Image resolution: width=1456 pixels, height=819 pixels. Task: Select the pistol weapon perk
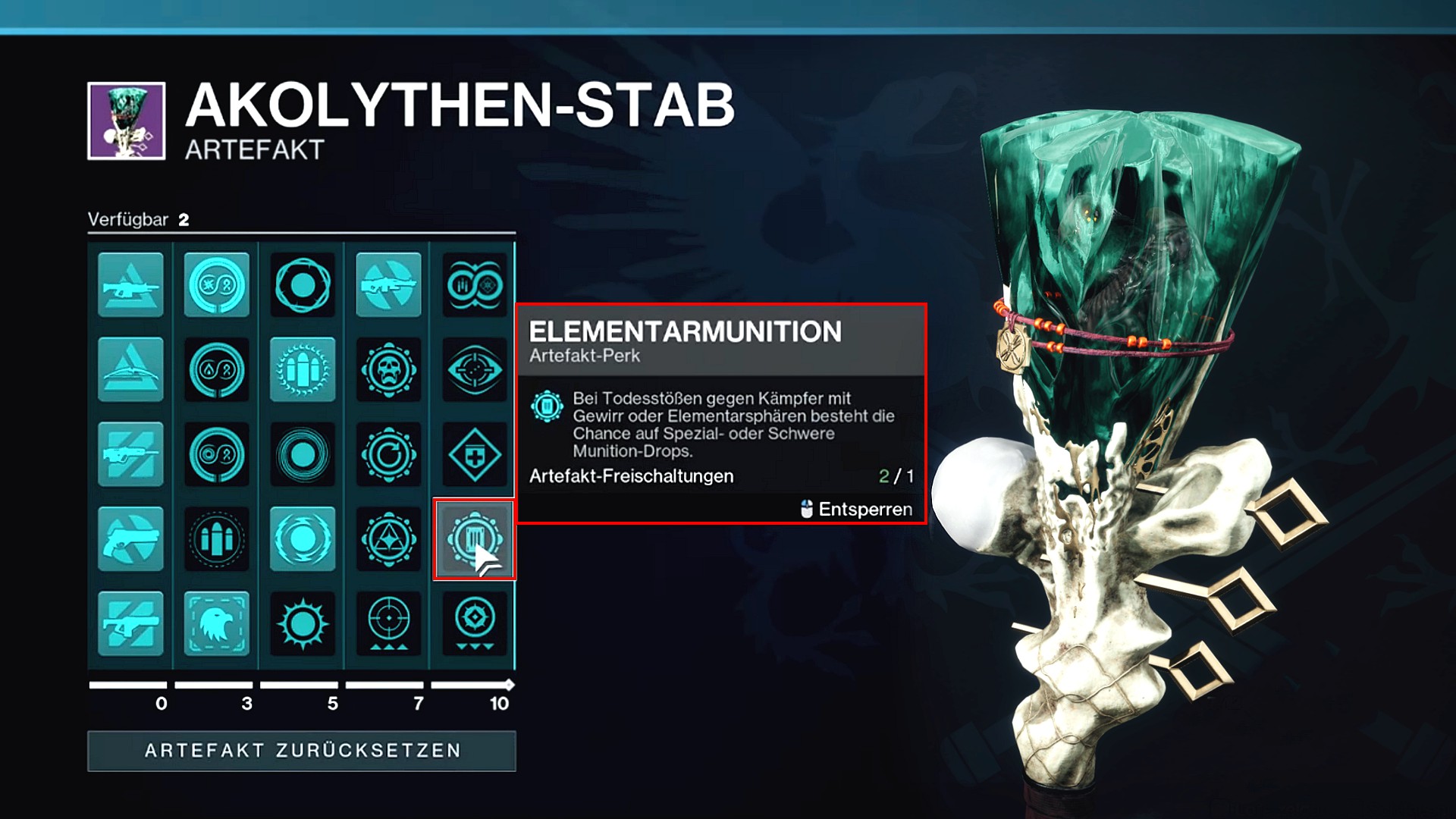pyautogui.click(x=130, y=539)
